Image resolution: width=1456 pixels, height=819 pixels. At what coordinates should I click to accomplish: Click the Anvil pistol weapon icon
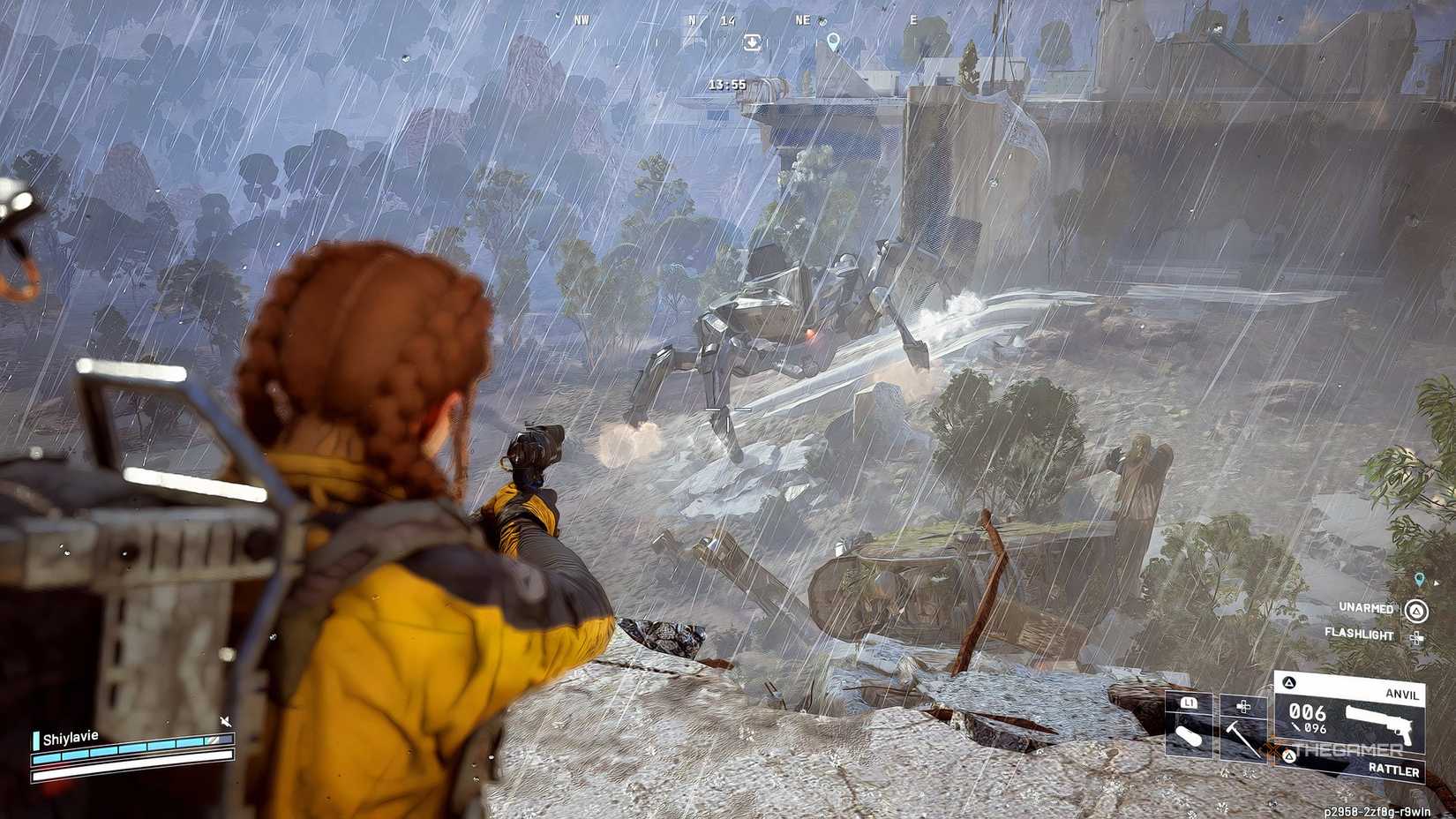[1378, 725]
